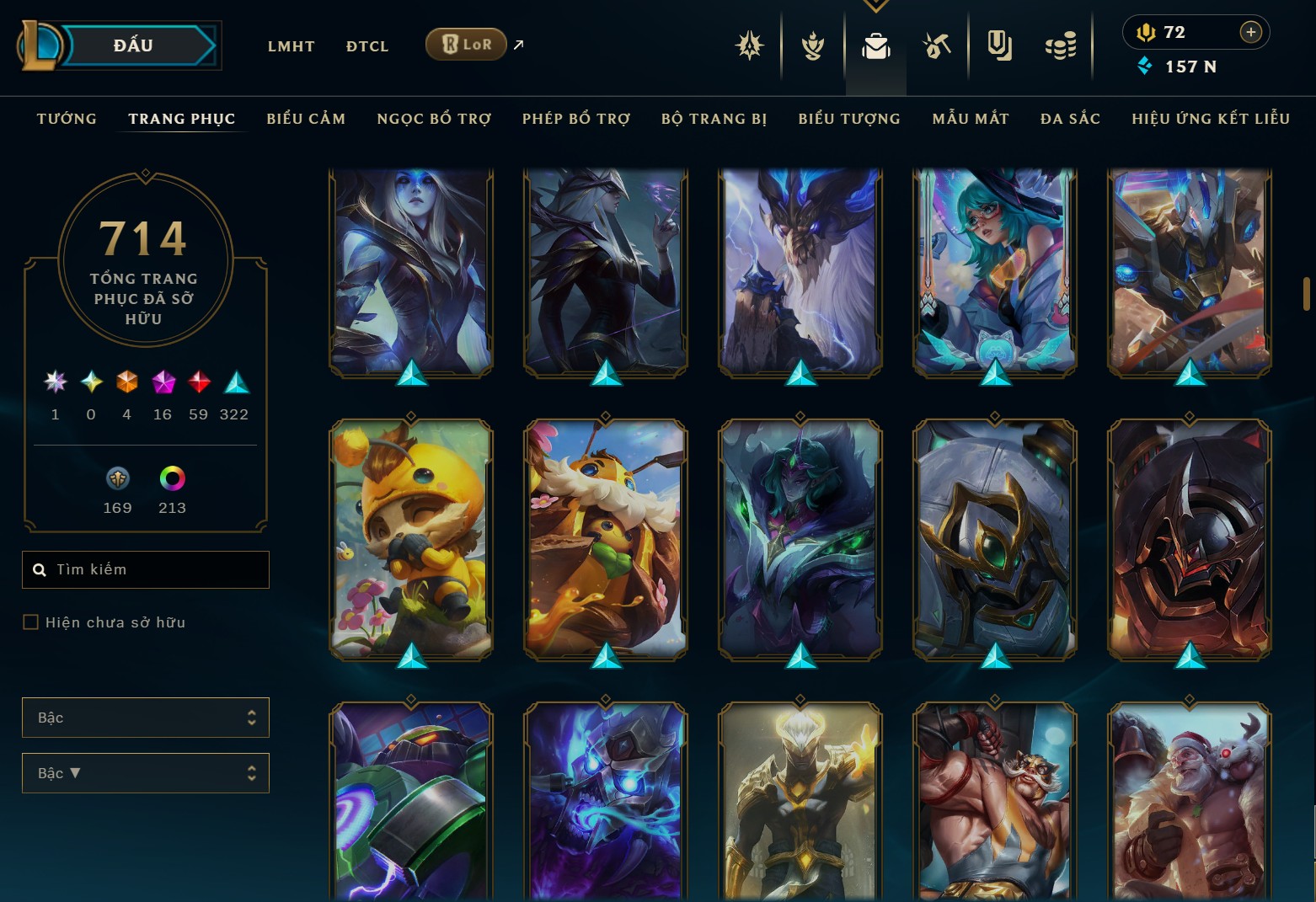Switch to the TƯỚNG tab
The height and width of the screenshot is (902, 1316).
pyautogui.click(x=67, y=119)
